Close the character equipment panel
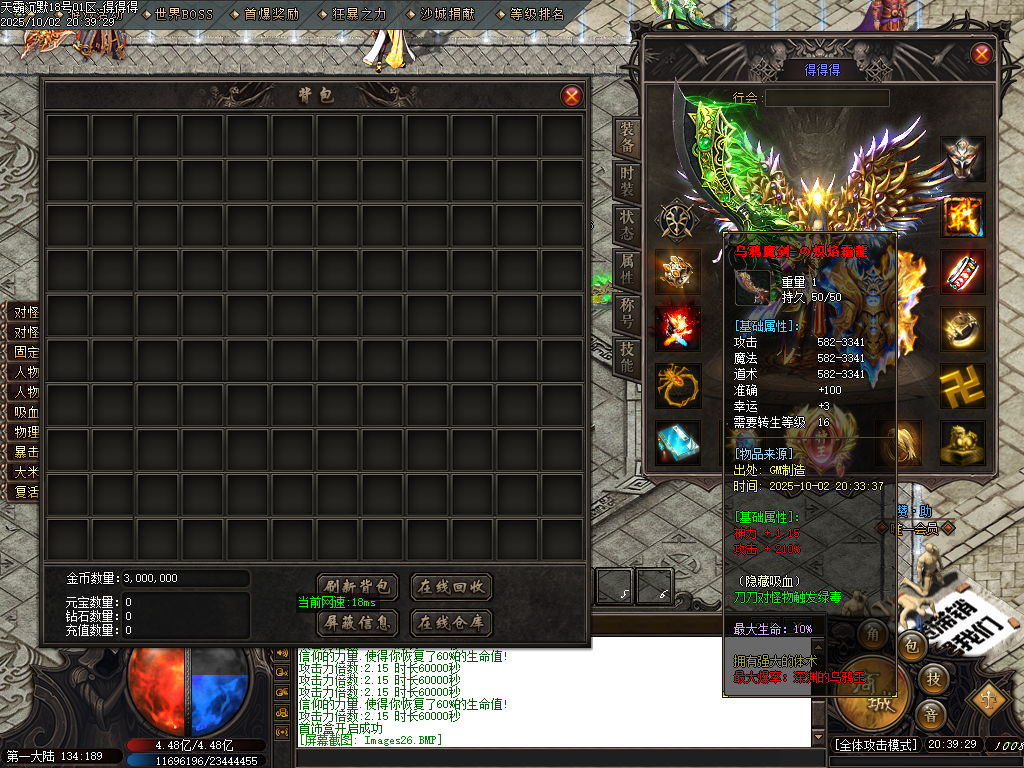 pos(981,54)
